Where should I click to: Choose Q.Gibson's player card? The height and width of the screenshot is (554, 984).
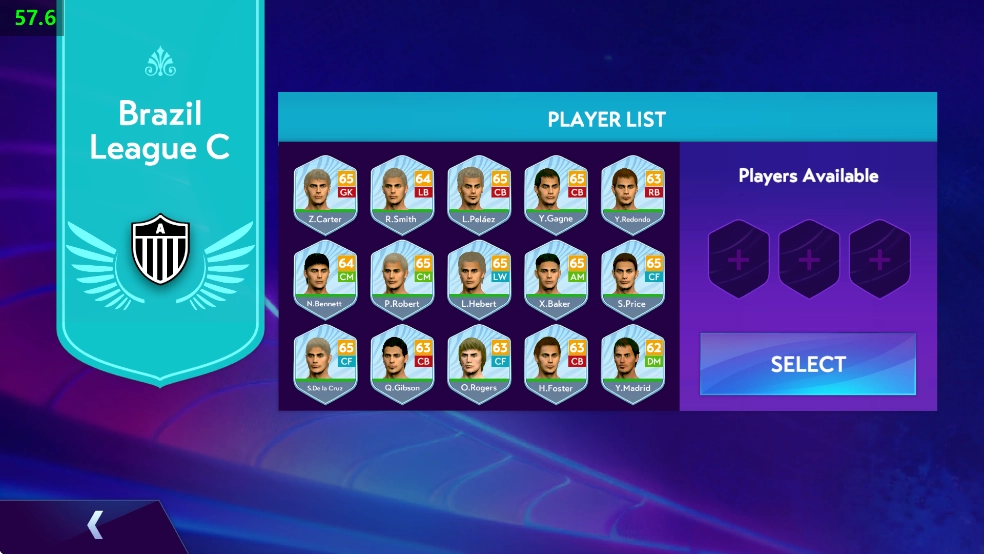point(402,364)
